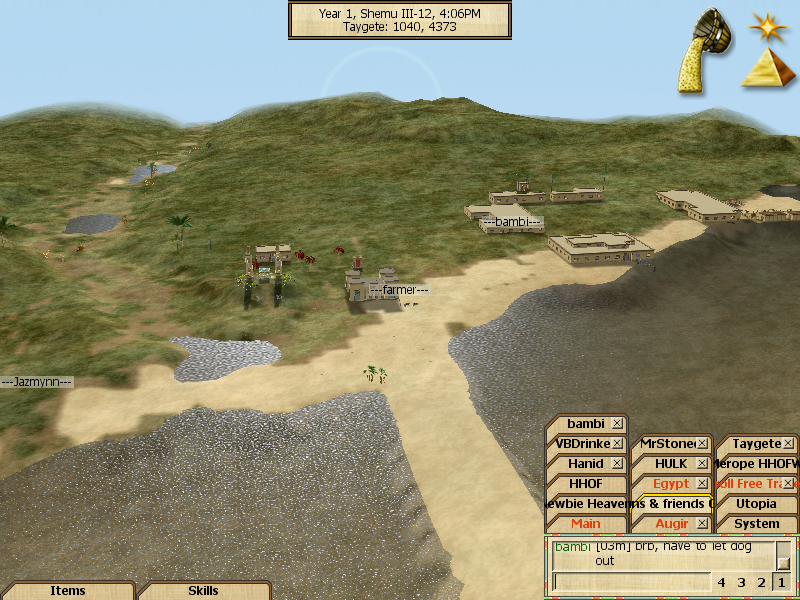Switch to the bambi chat tab
This screenshot has height=600, width=800.
click(x=586, y=424)
